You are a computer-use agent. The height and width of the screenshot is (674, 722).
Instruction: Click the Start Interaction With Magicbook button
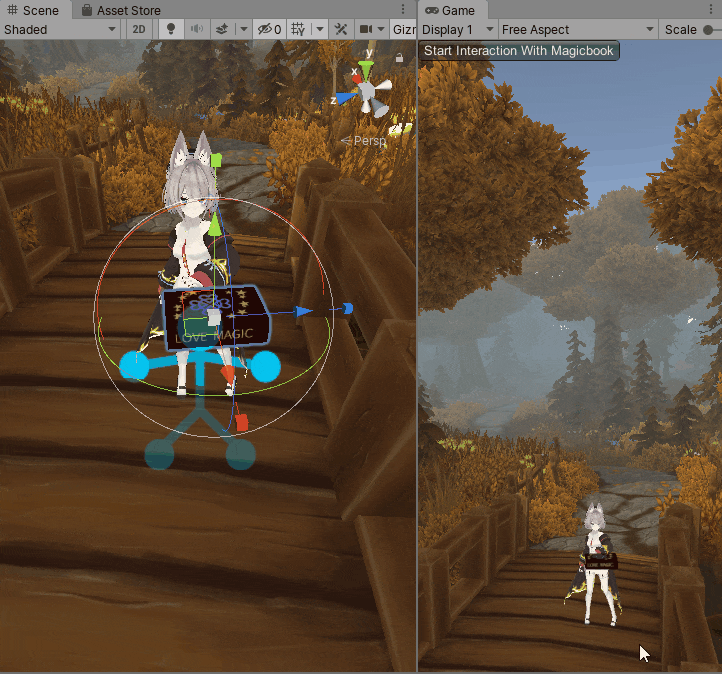point(519,51)
